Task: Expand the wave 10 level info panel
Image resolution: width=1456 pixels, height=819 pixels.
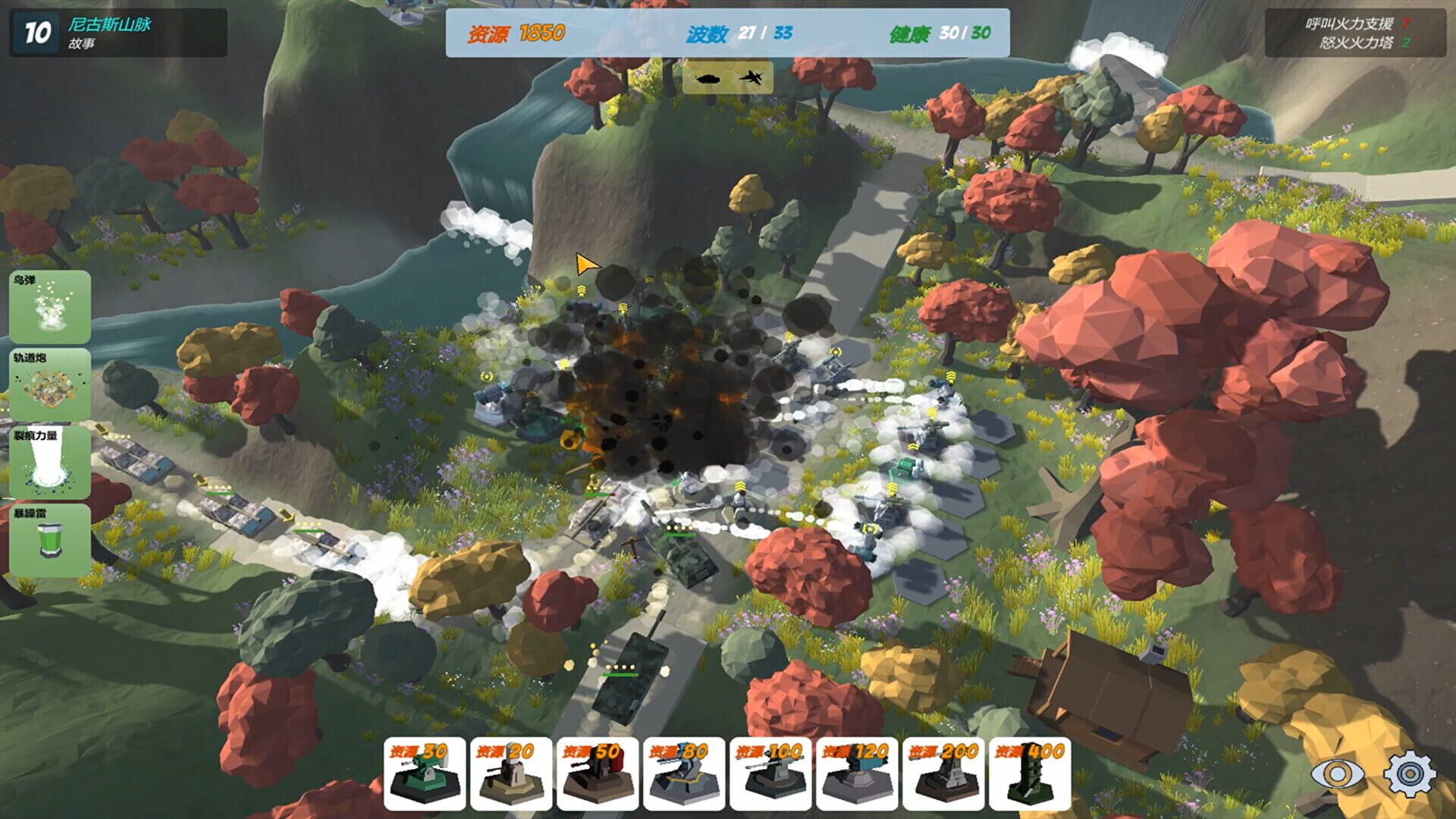Action: coord(36,31)
